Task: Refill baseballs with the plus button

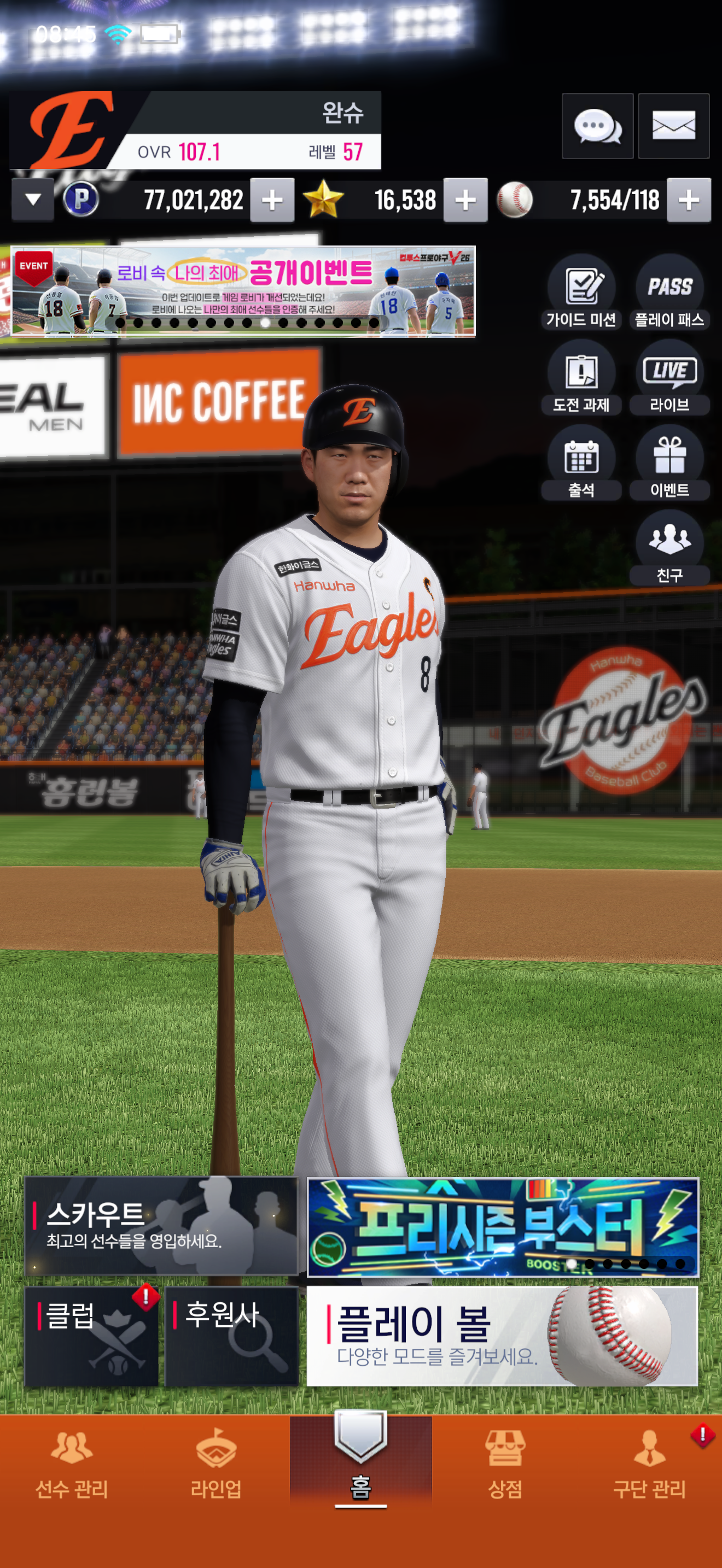Action: [689, 200]
